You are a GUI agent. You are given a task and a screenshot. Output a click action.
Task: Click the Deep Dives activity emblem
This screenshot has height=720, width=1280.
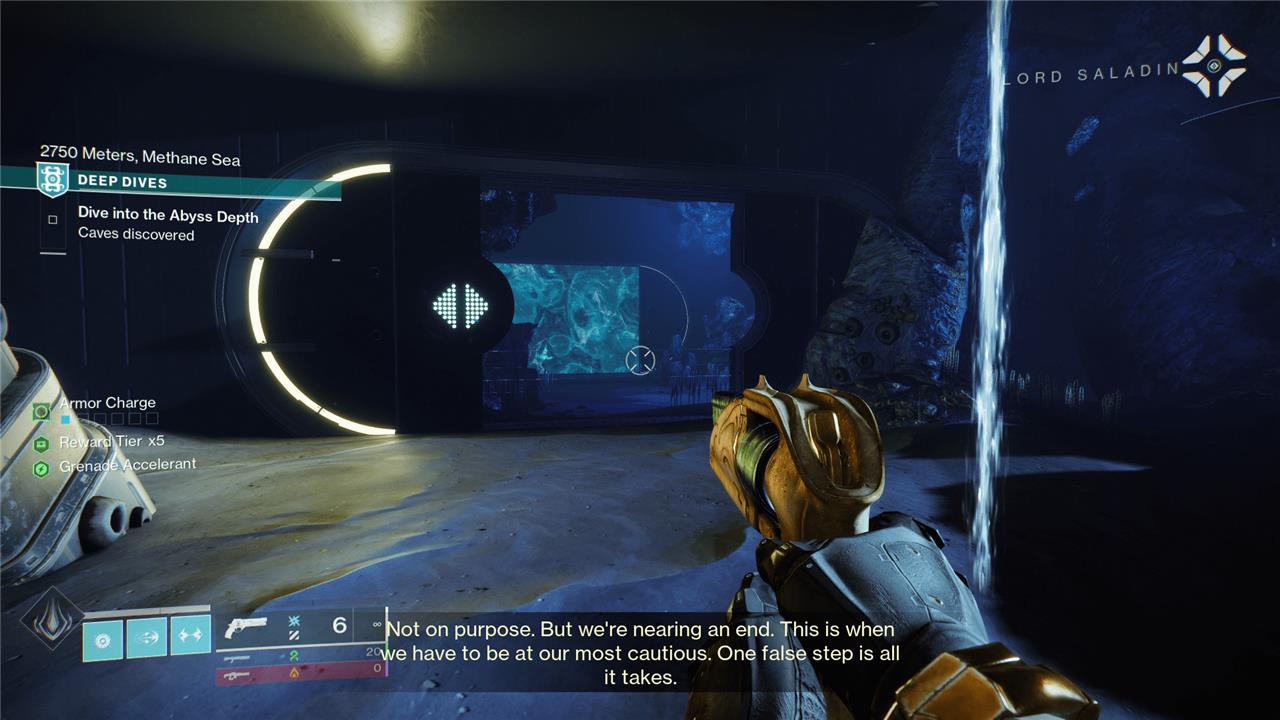point(51,180)
